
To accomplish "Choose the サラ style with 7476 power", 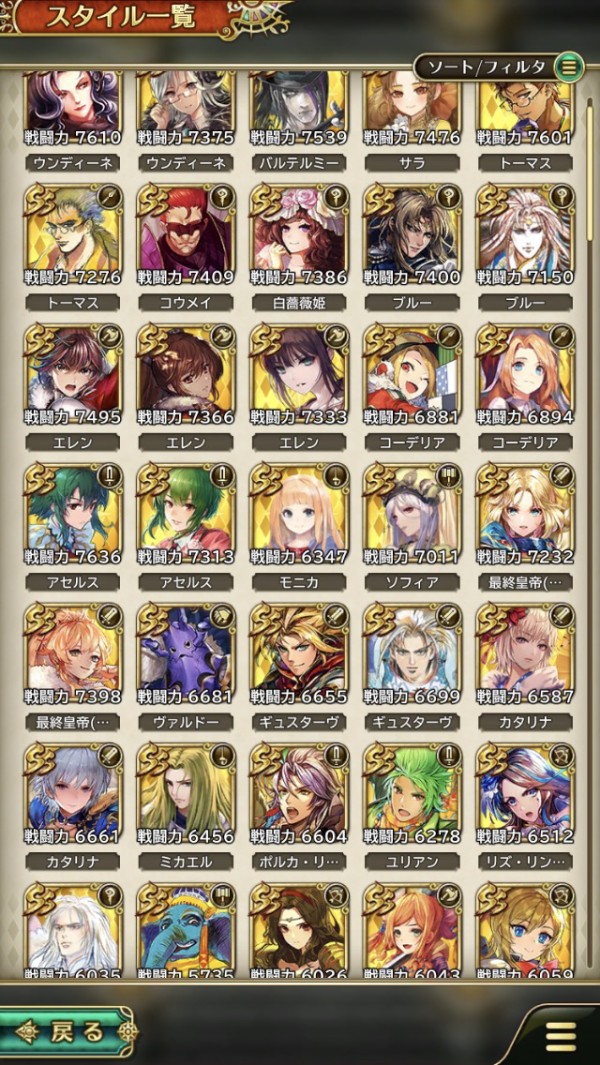I will pyautogui.click(x=411, y=108).
